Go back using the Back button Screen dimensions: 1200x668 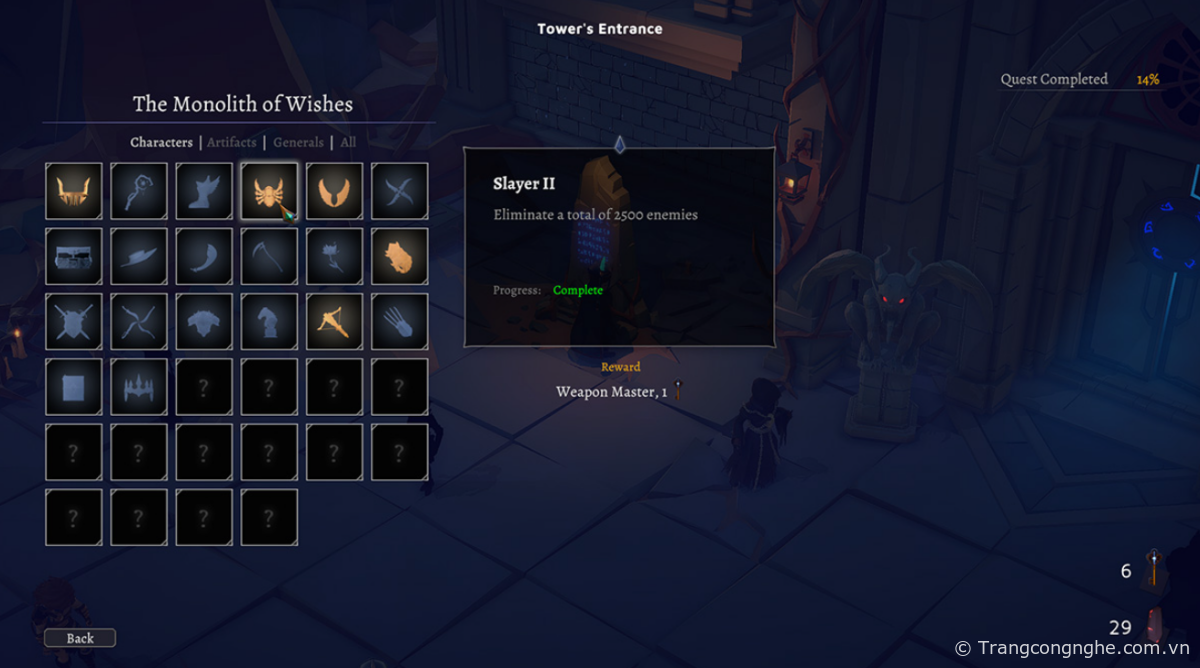[x=80, y=638]
